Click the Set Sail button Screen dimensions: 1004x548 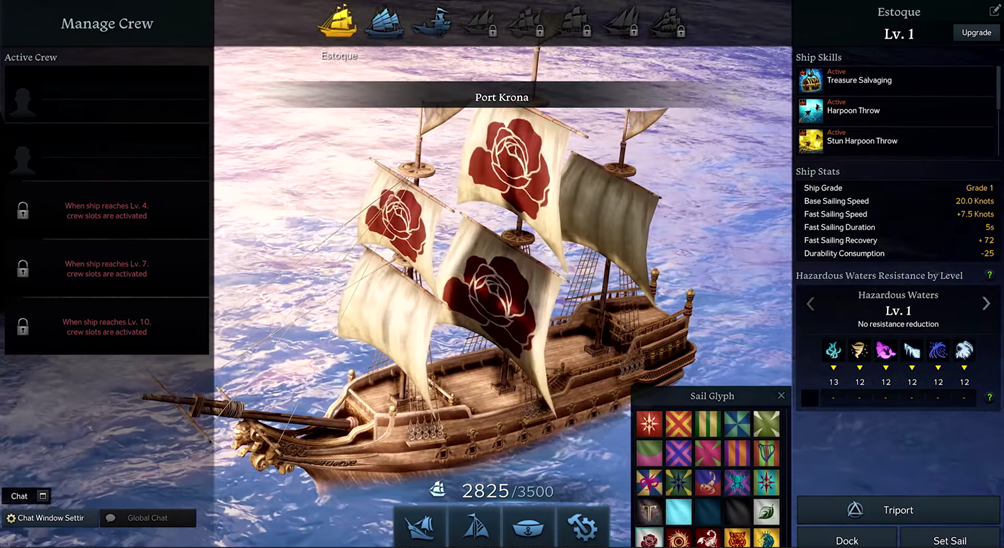click(x=949, y=540)
